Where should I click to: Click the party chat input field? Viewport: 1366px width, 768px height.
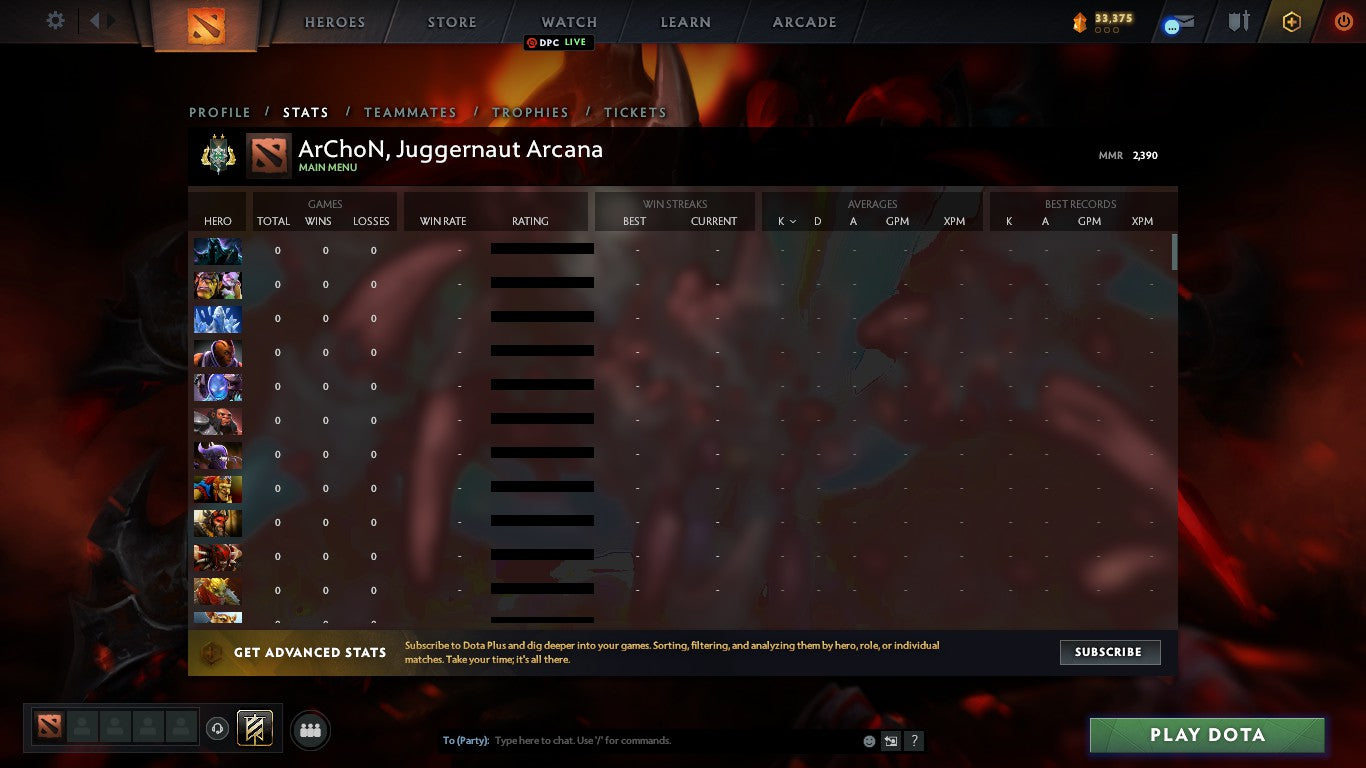pyautogui.click(x=650, y=740)
